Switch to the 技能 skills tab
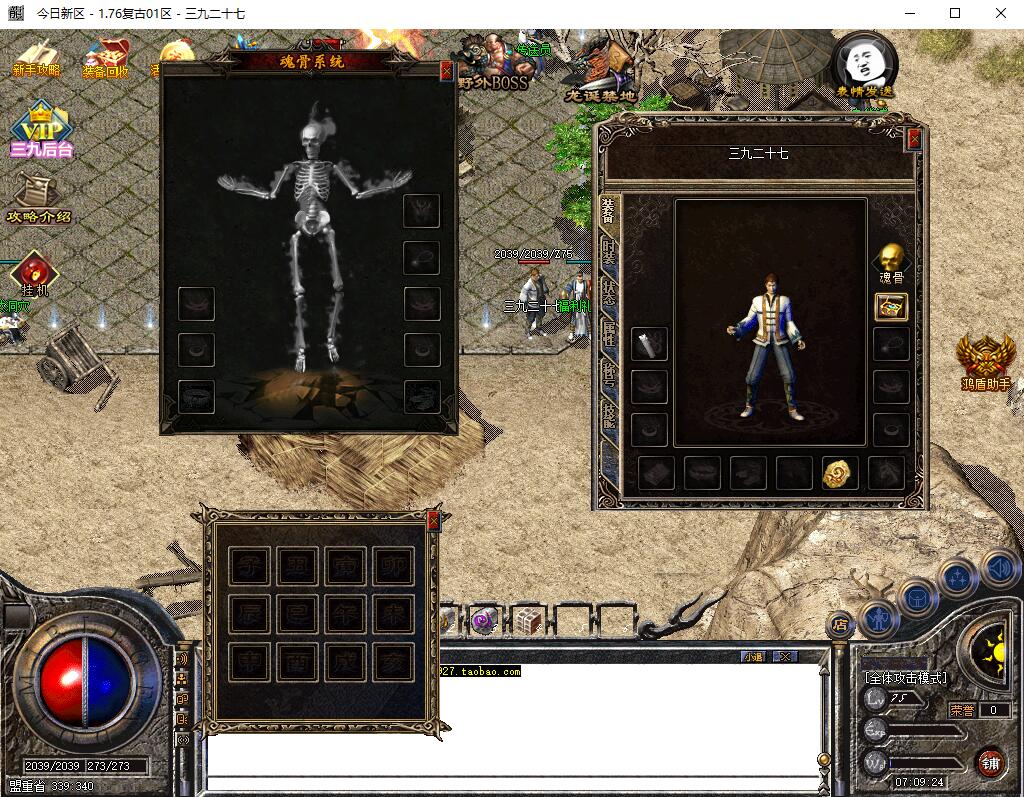Image resolution: width=1024 pixels, height=797 pixels. (x=608, y=416)
